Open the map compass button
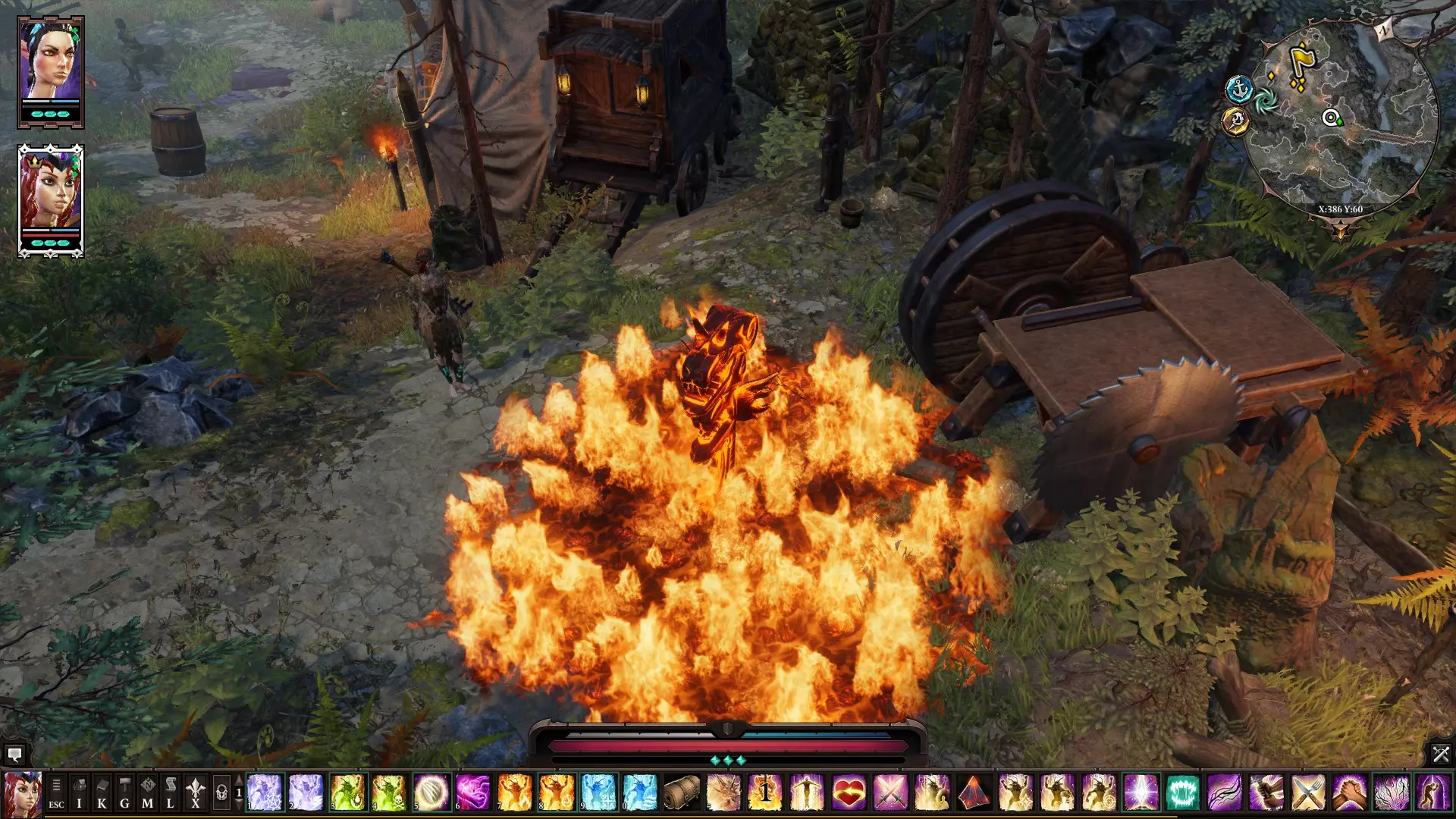 point(147,792)
